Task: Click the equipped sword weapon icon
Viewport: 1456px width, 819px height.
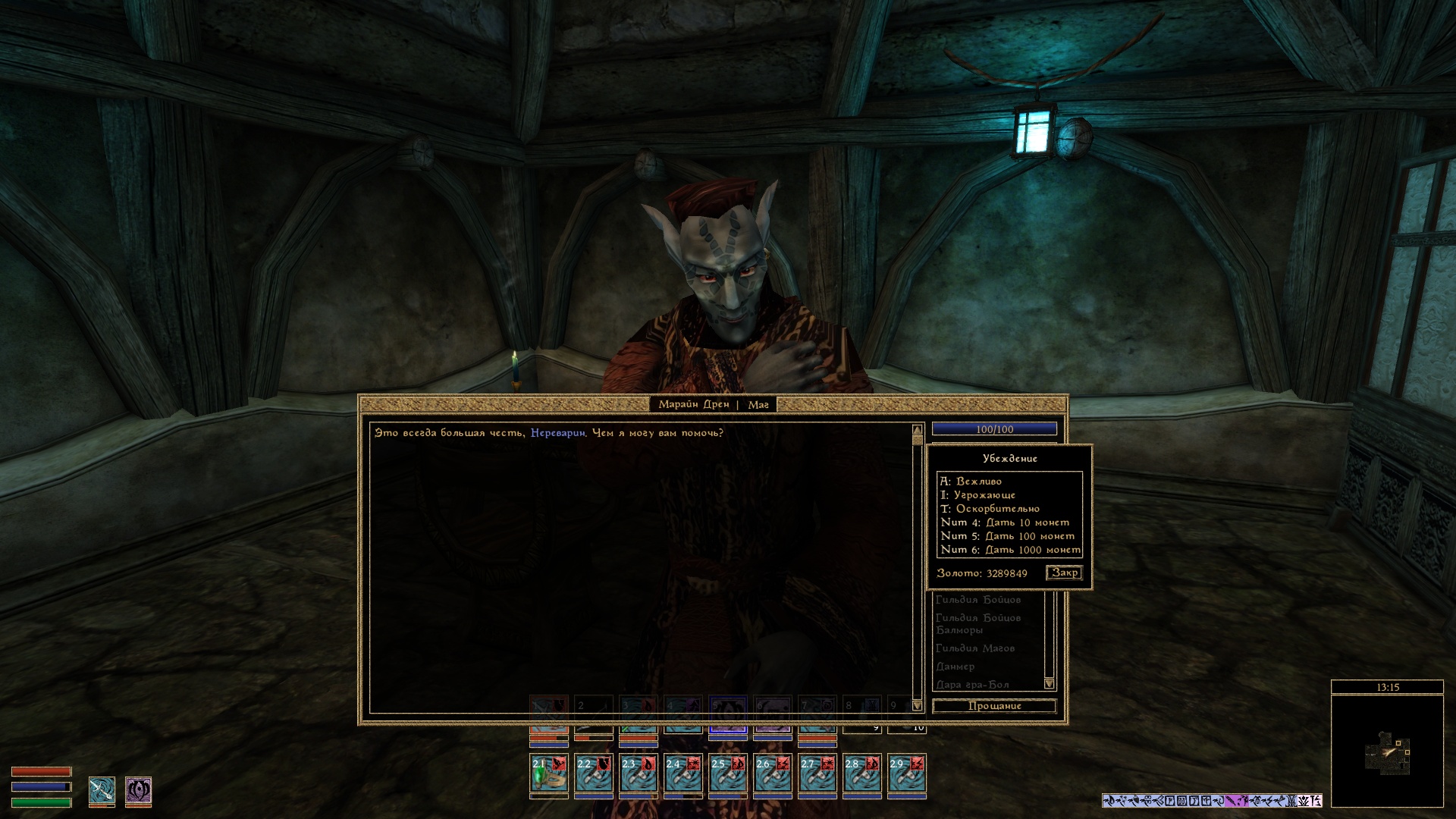Action: click(102, 790)
